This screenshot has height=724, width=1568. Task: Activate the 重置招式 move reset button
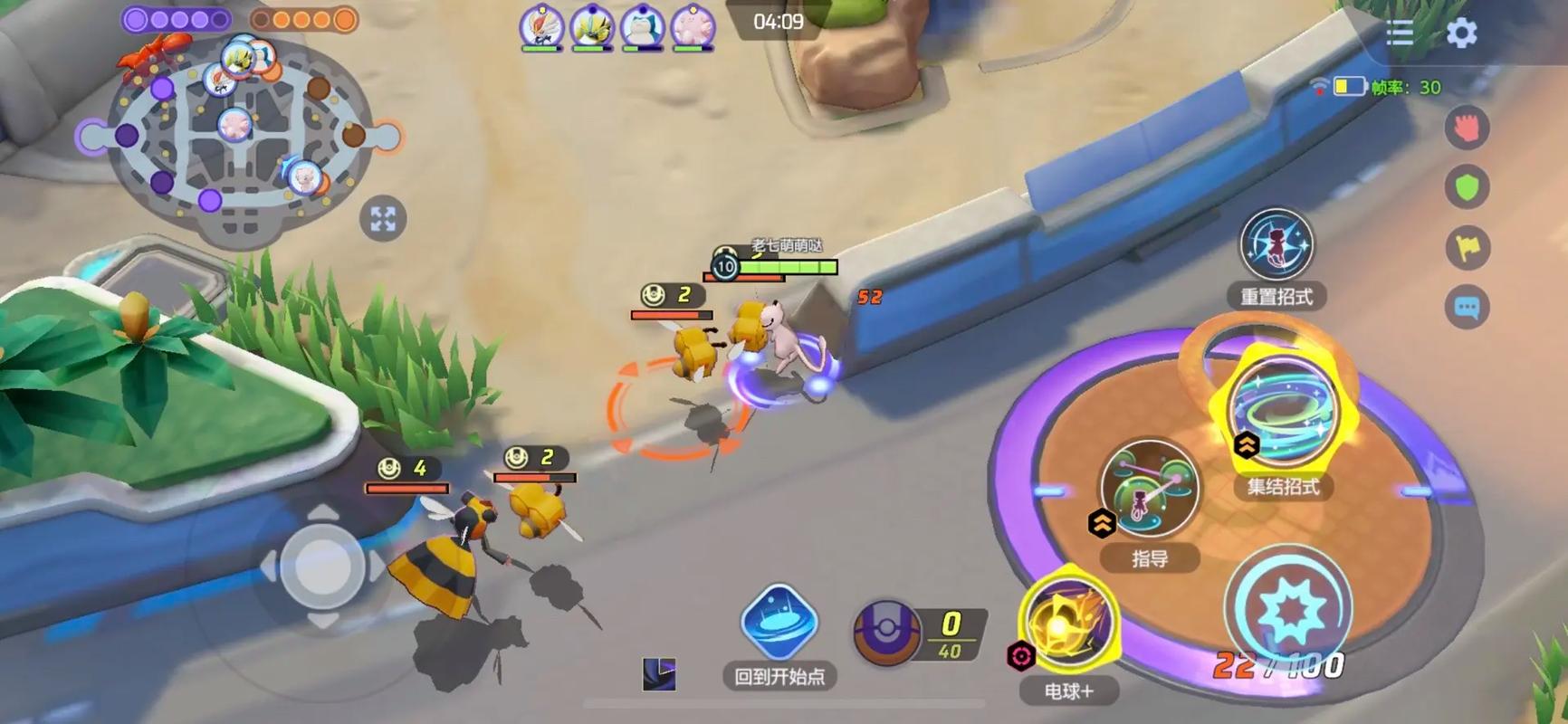(x=1276, y=244)
